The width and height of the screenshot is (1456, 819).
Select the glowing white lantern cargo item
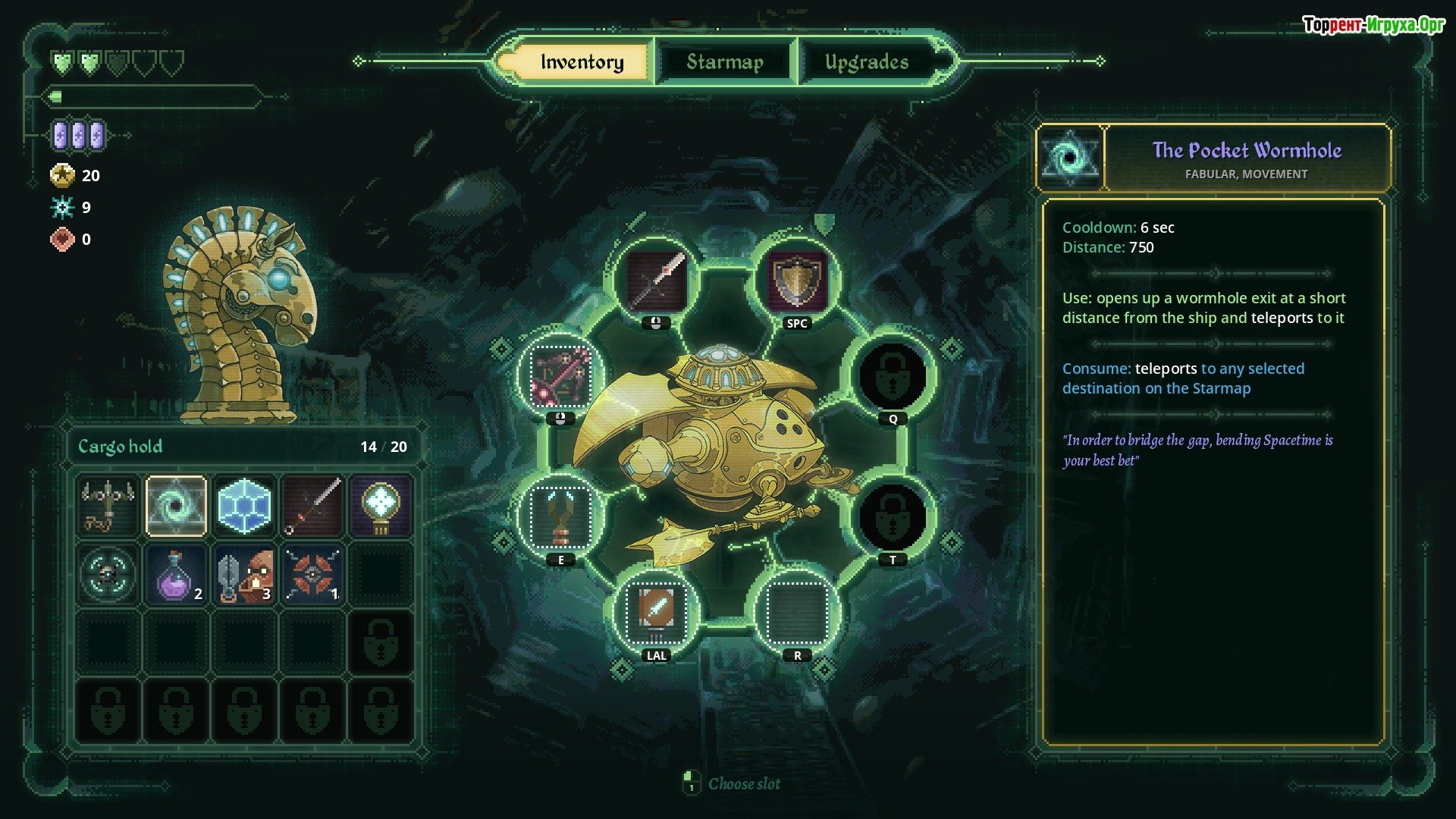click(x=380, y=506)
